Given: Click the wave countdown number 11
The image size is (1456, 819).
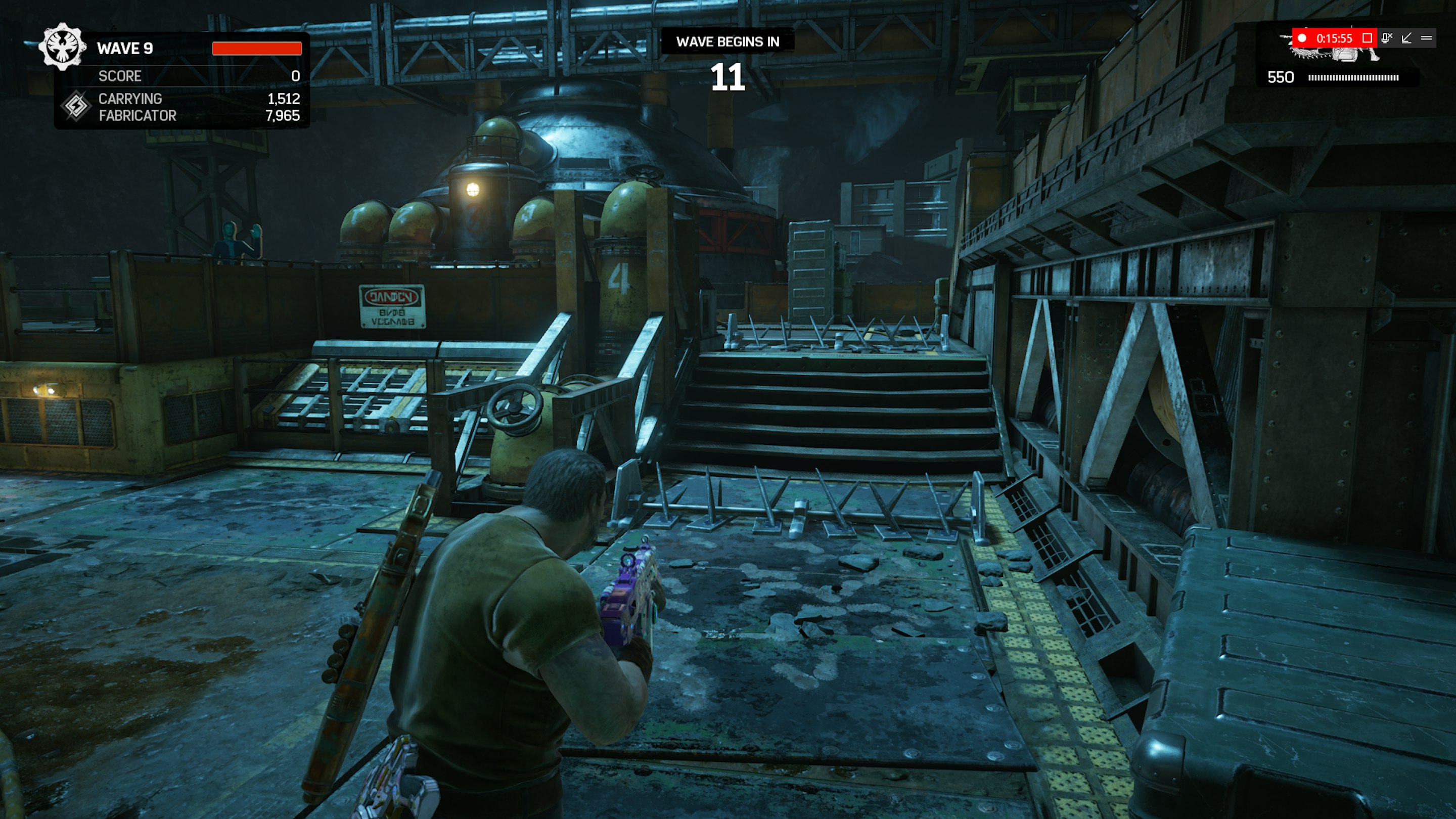Looking at the screenshot, I should click(729, 77).
